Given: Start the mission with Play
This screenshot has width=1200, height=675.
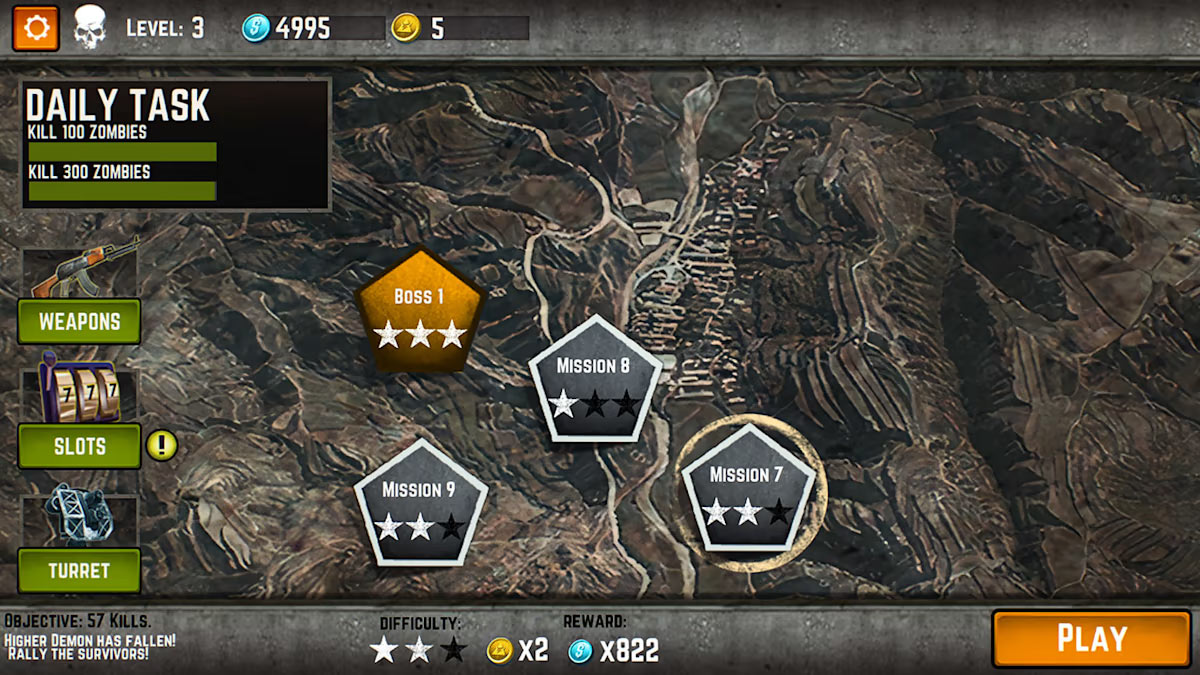Looking at the screenshot, I should 1091,638.
